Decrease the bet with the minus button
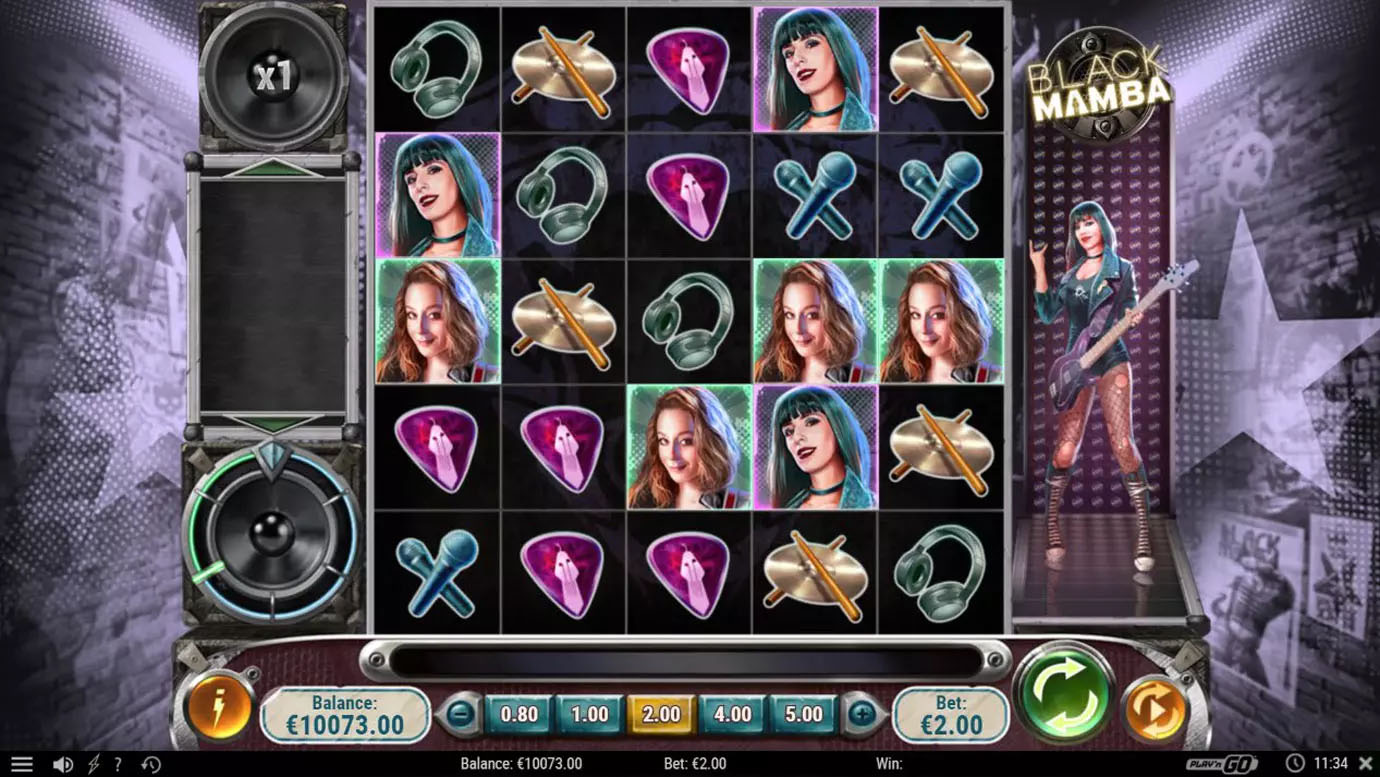Screen dimensions: 1380x777 [461, 714]
